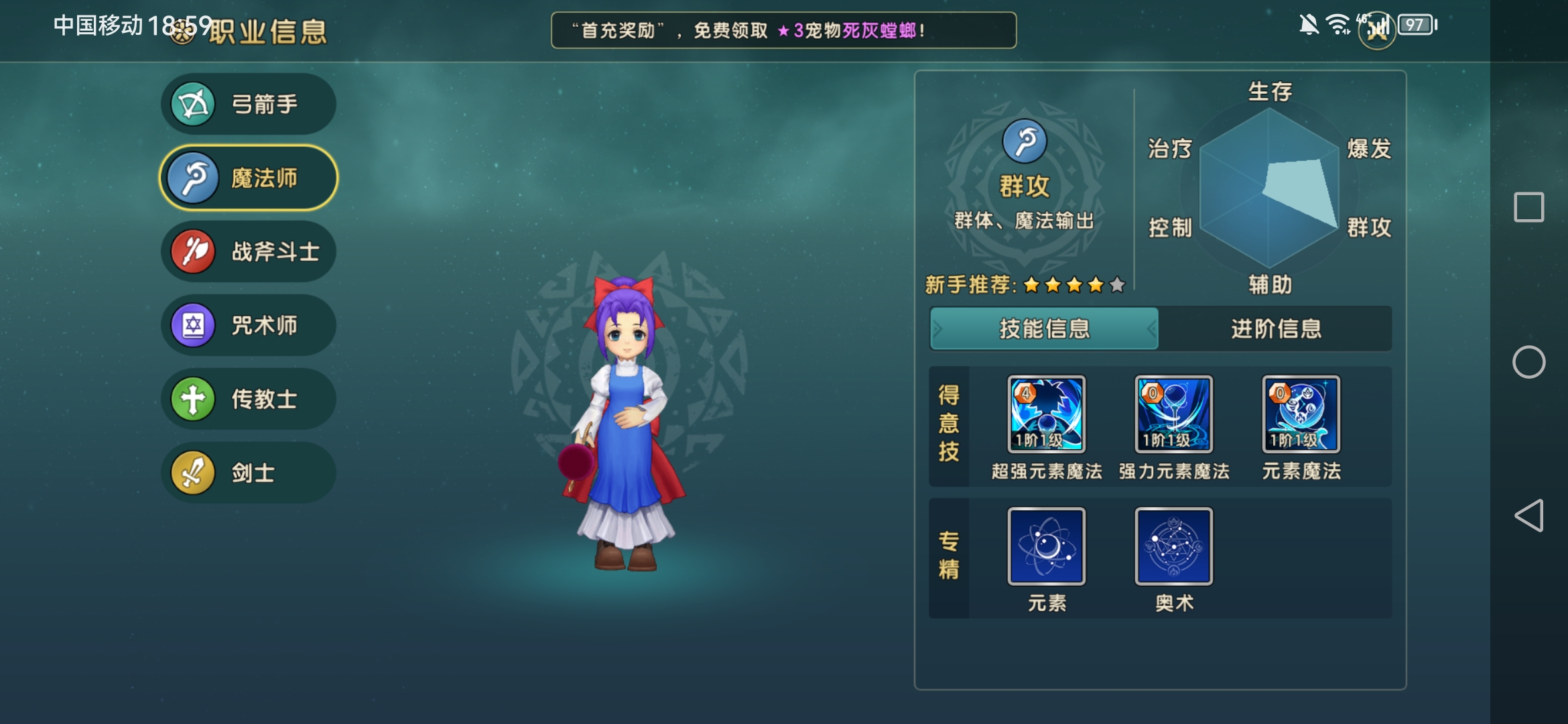This screenshot has width=1568, height=724.
Task: Open the 咒术师 sorcerer class icon
Action: (x=192, y=324)
